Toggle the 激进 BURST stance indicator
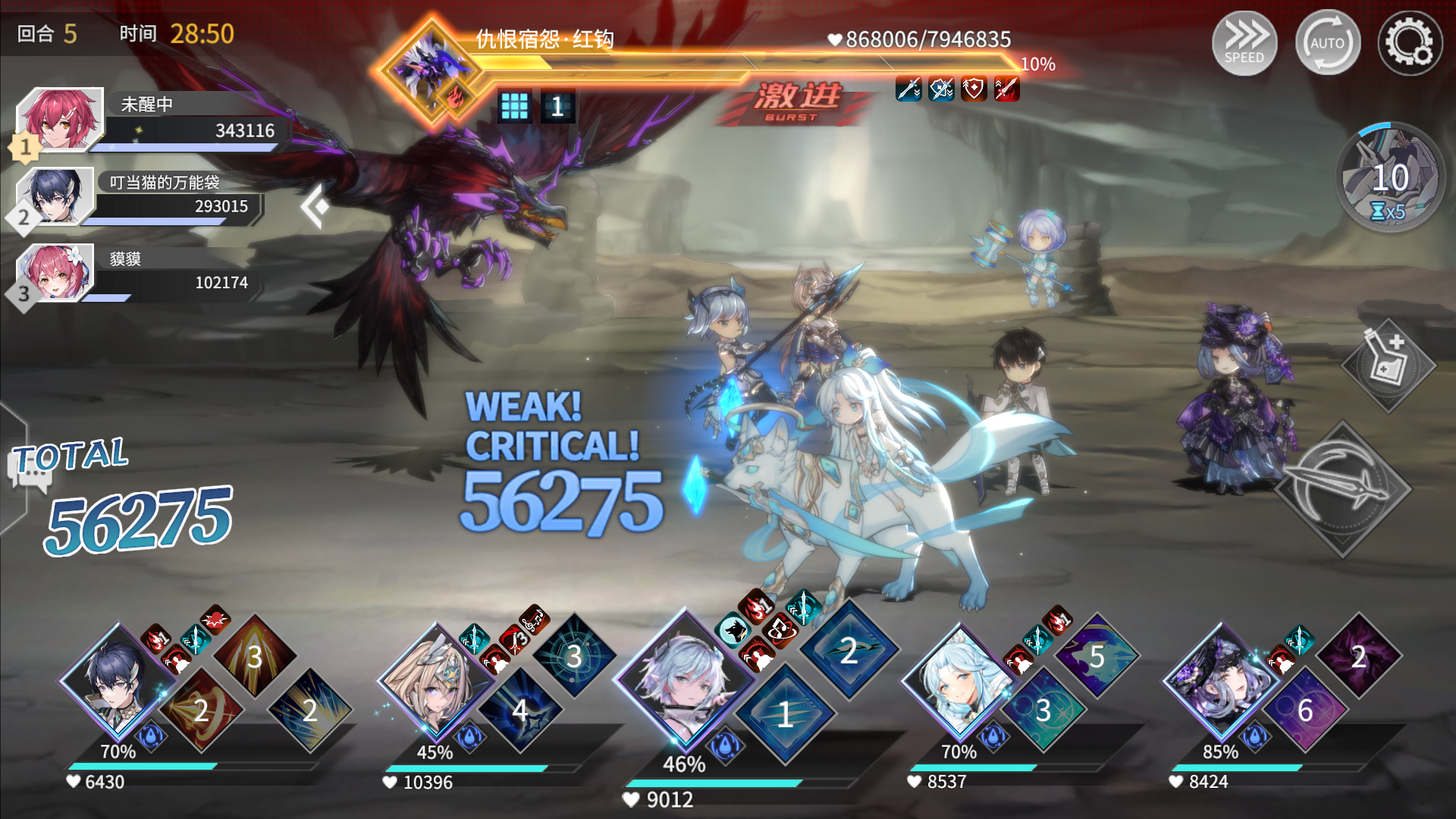1456x819 pixels. pyautogui.click(x=795, y=101)
